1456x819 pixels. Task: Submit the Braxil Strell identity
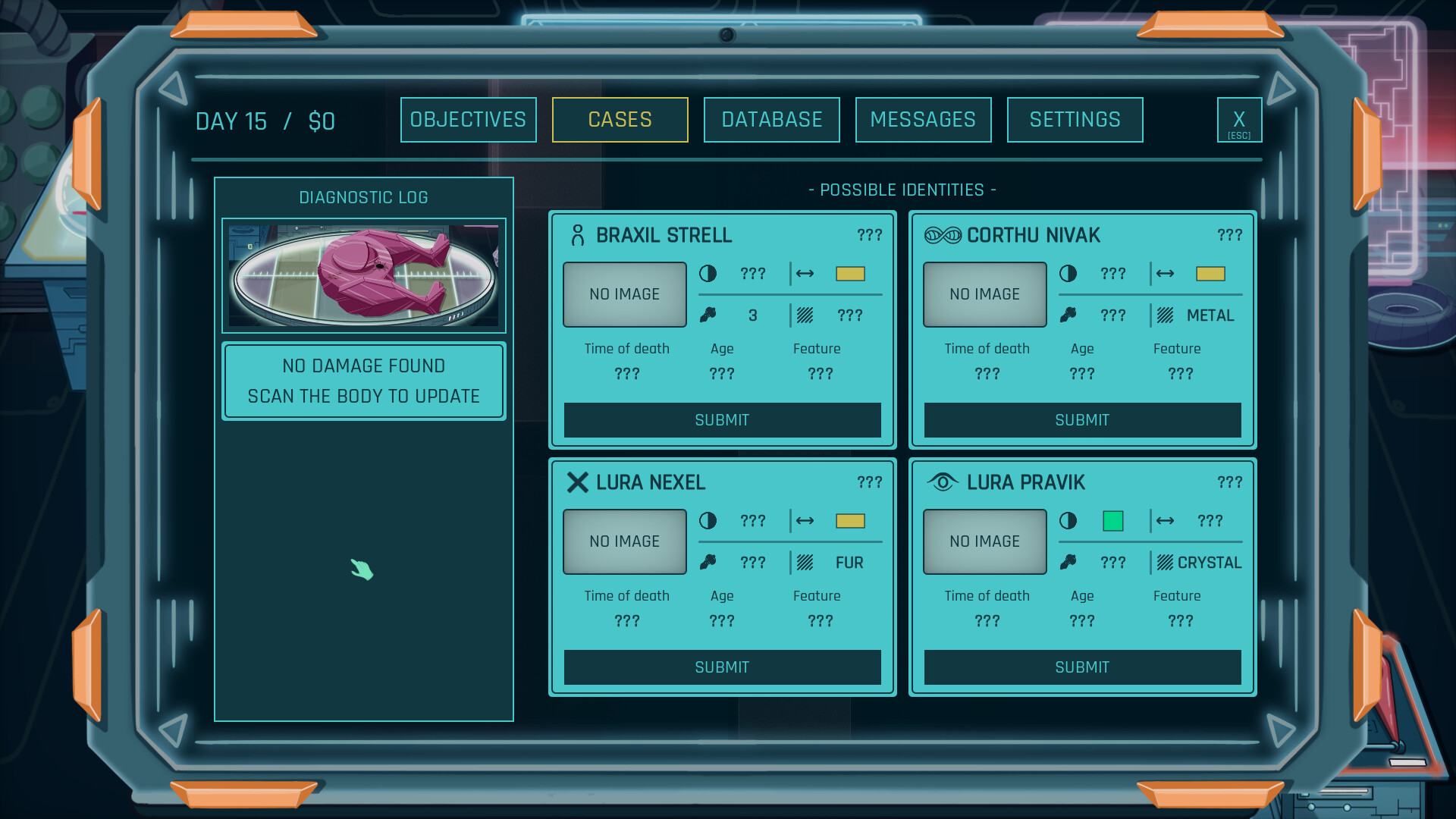click(x=721, y=420)
